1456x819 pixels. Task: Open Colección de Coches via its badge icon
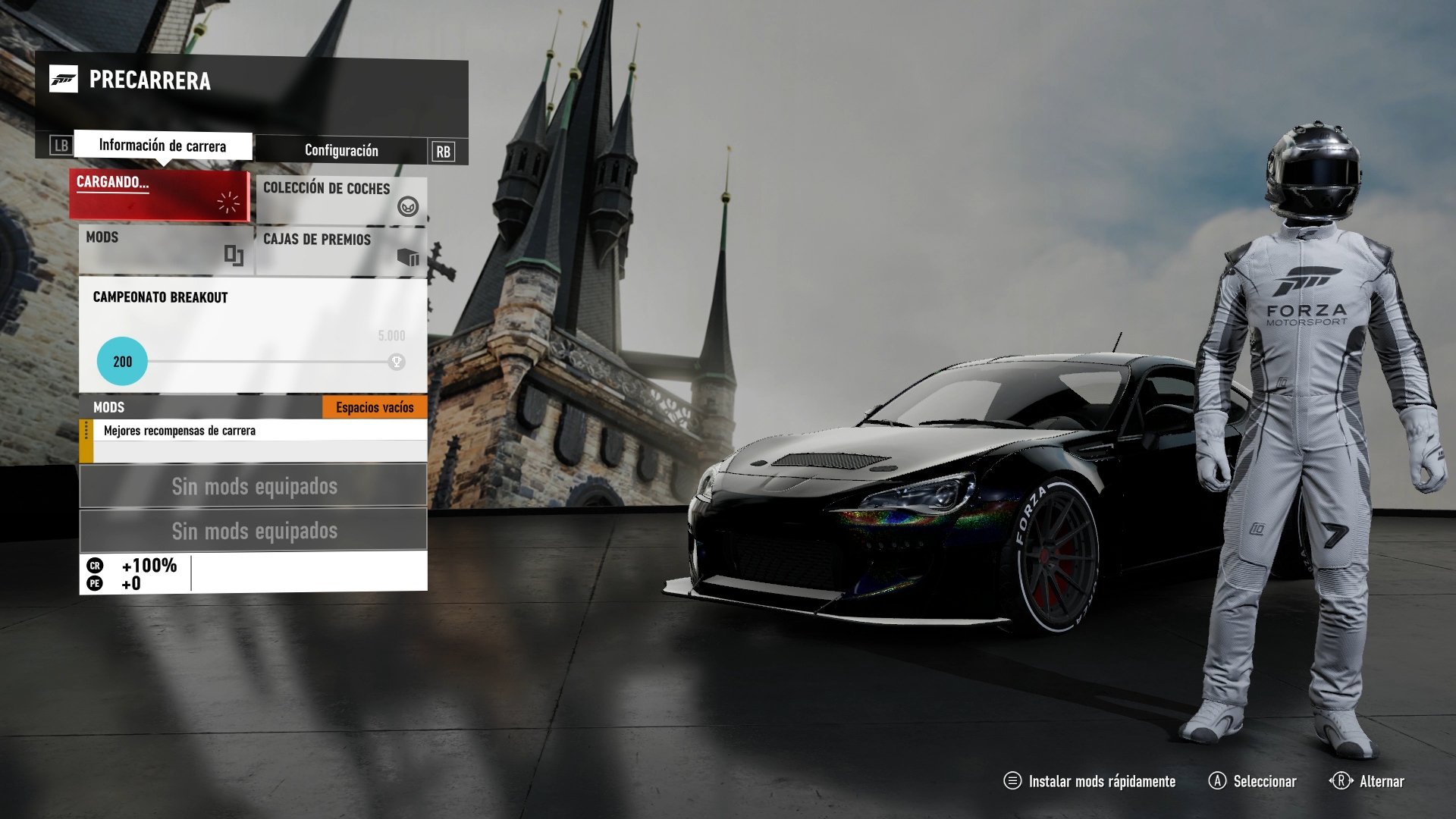point(408,206)
